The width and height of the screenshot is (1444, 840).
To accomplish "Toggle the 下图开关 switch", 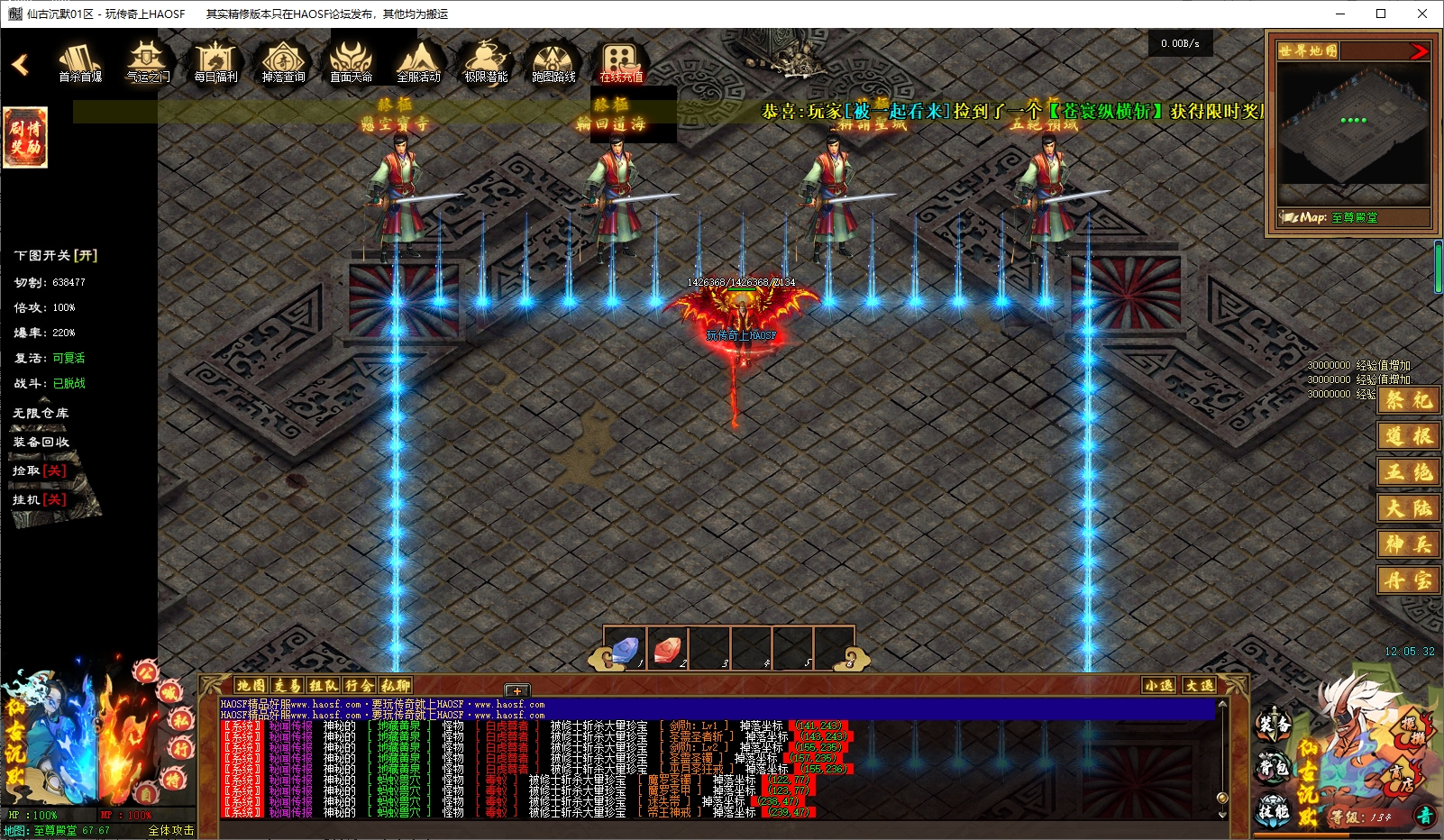I will click(x=56, y=256).
